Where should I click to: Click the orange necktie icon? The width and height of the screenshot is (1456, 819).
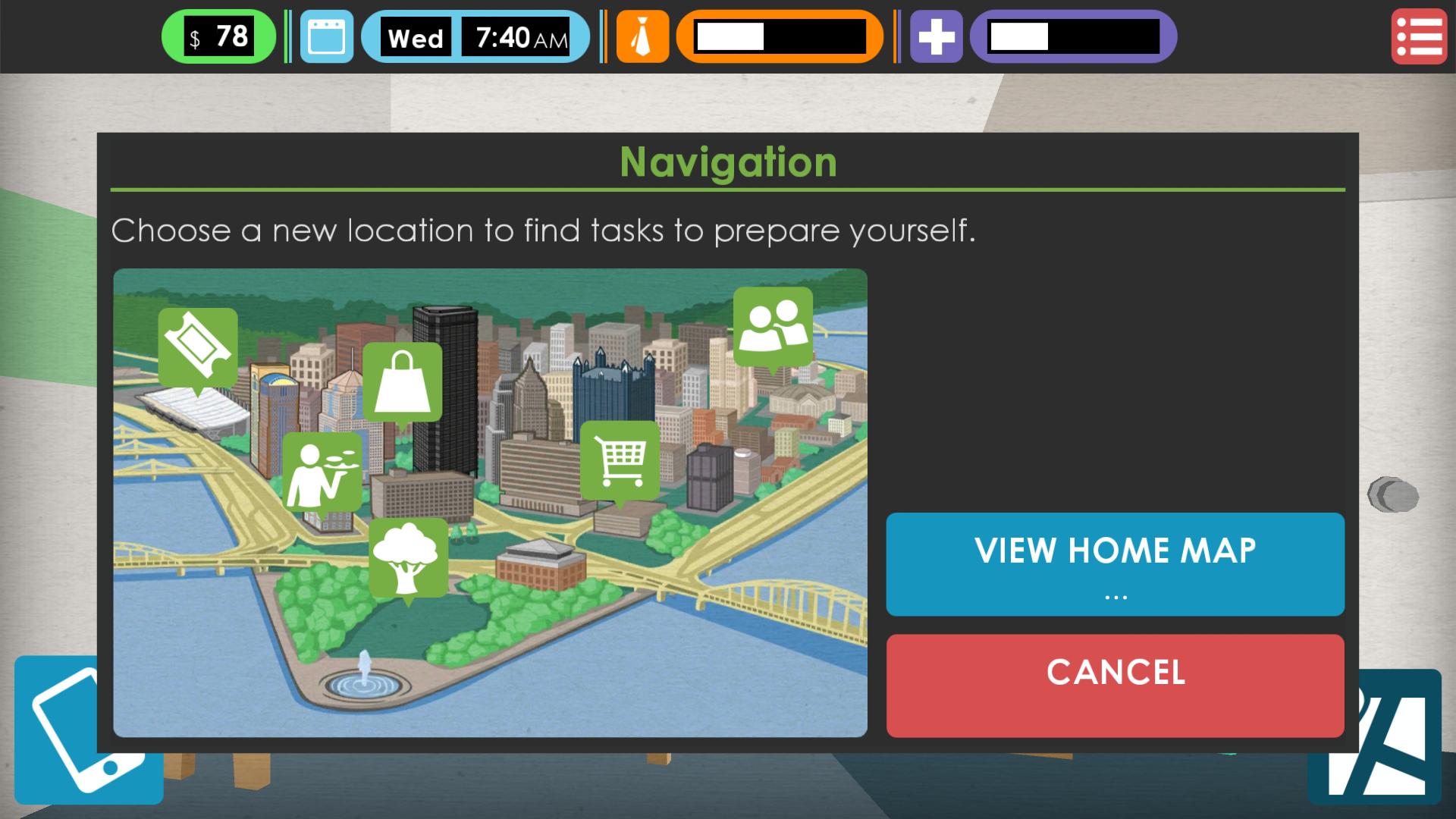642,36
